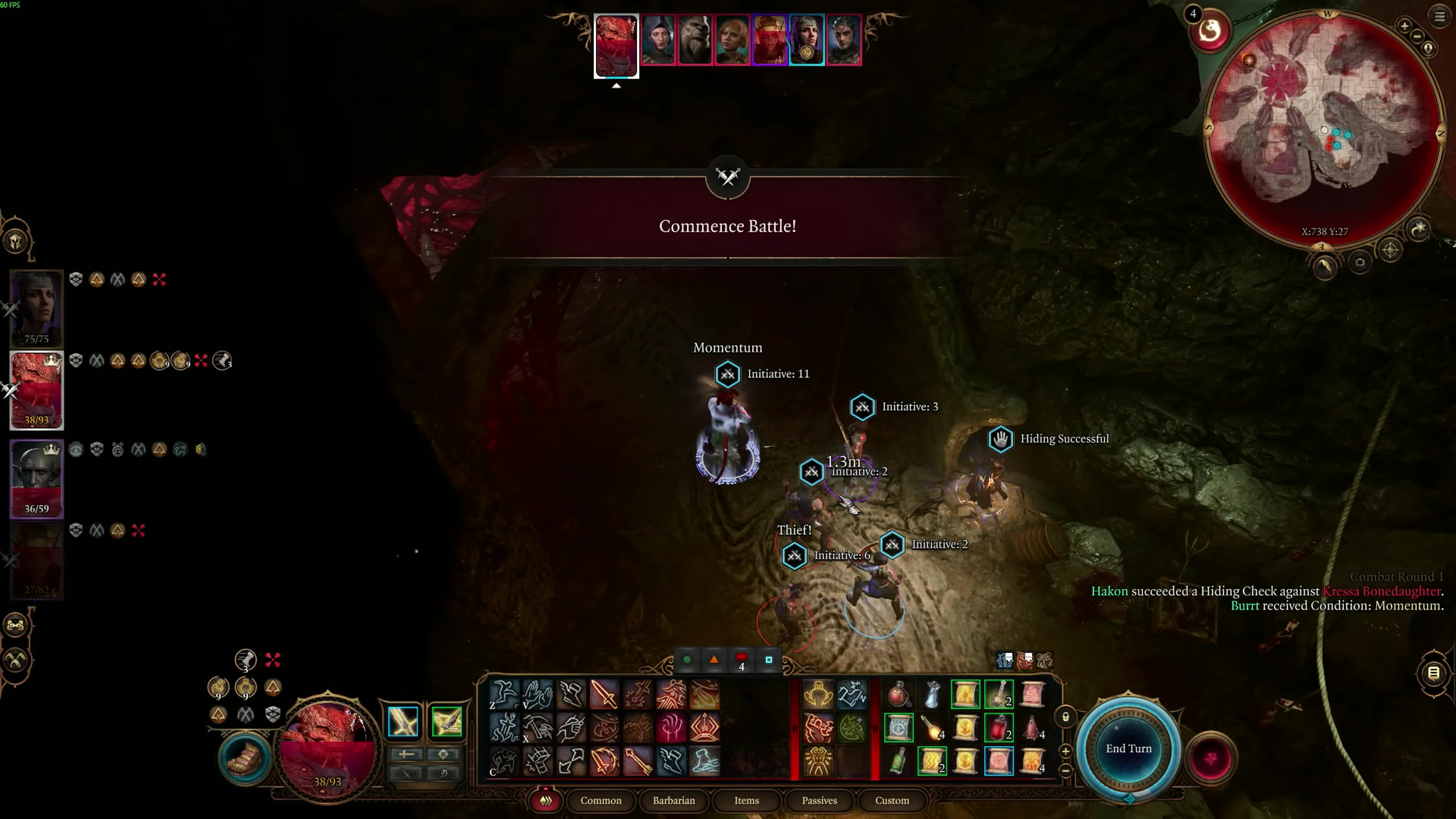Select the red sword main-hand attack
Viewport: 1456px width, 819px height.
[x=604, y=693]
